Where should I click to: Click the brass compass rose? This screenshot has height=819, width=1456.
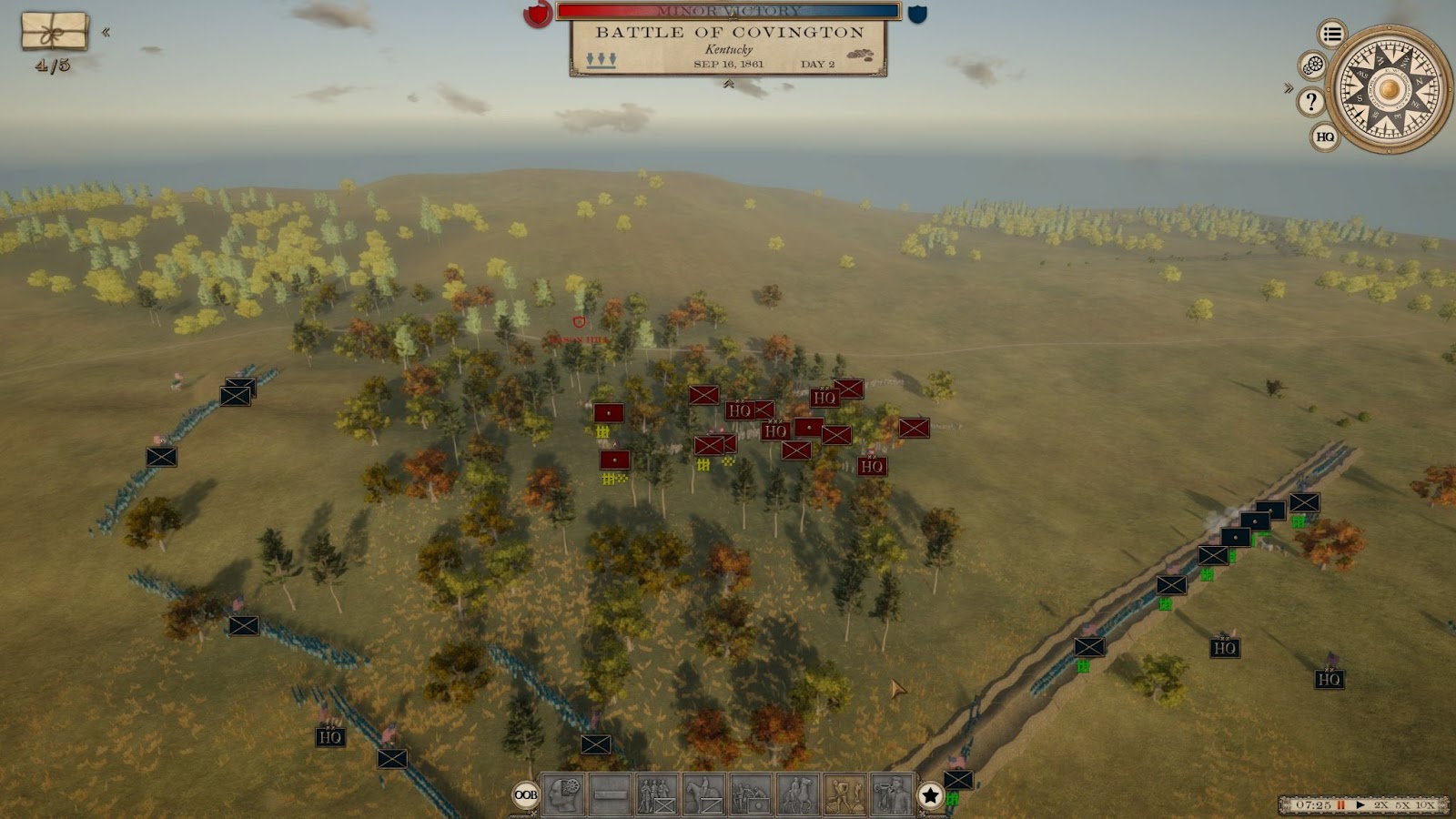[1389, 88]
